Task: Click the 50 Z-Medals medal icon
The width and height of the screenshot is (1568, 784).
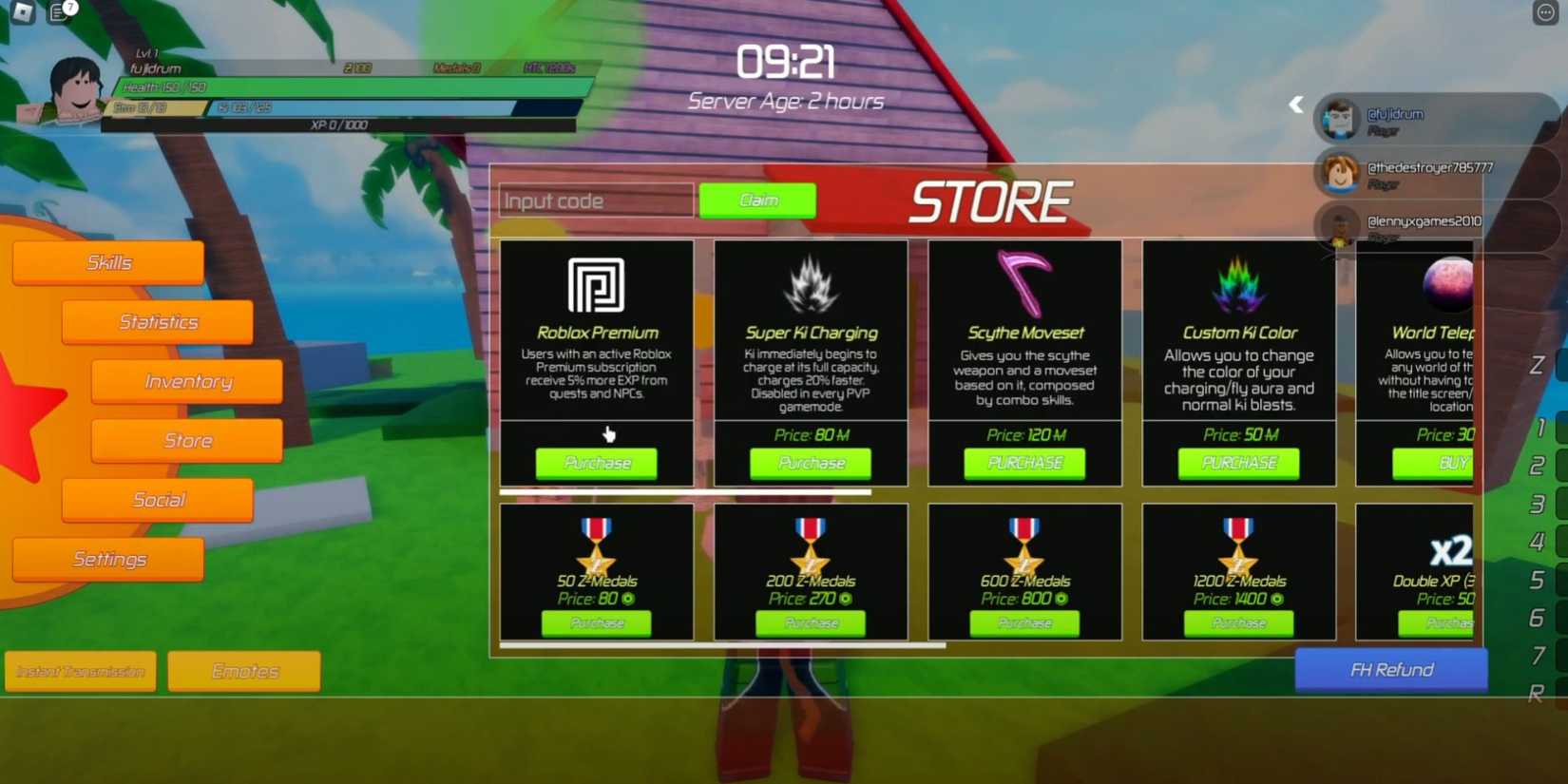Action: pos(596,542)
